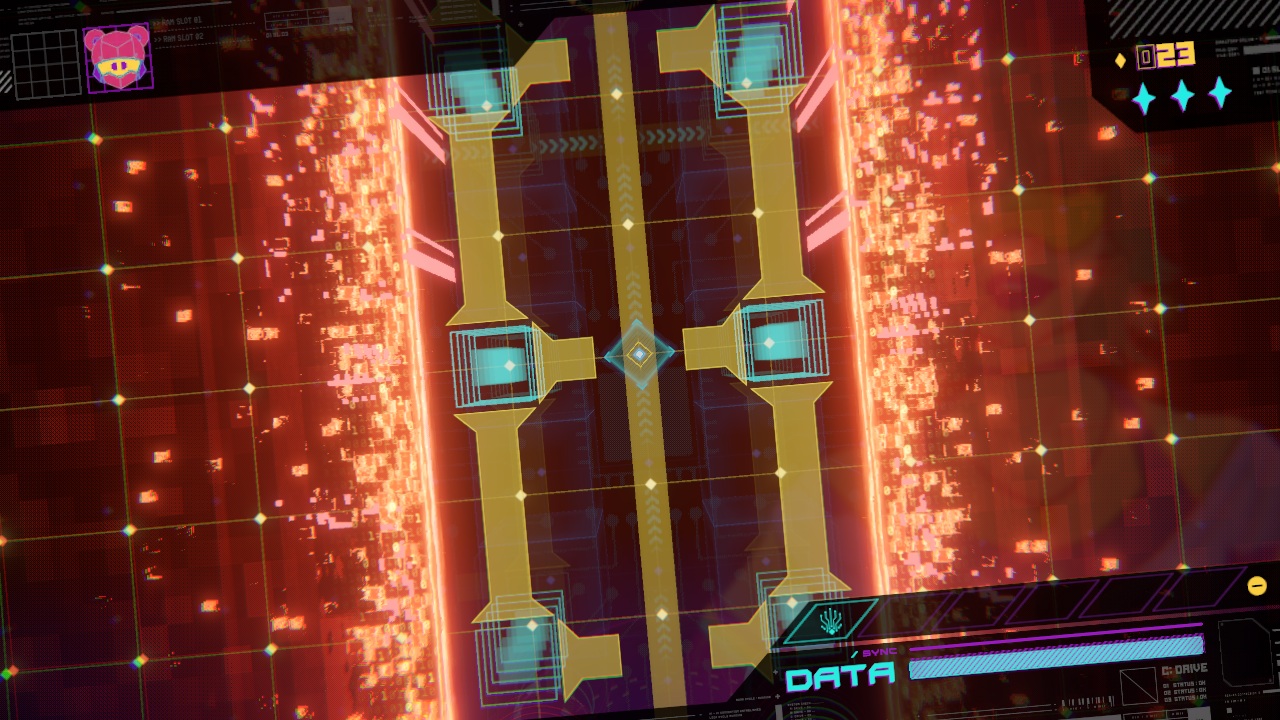
Task: Click the first cyan star under the counter
Action: tap(1145, 96)
